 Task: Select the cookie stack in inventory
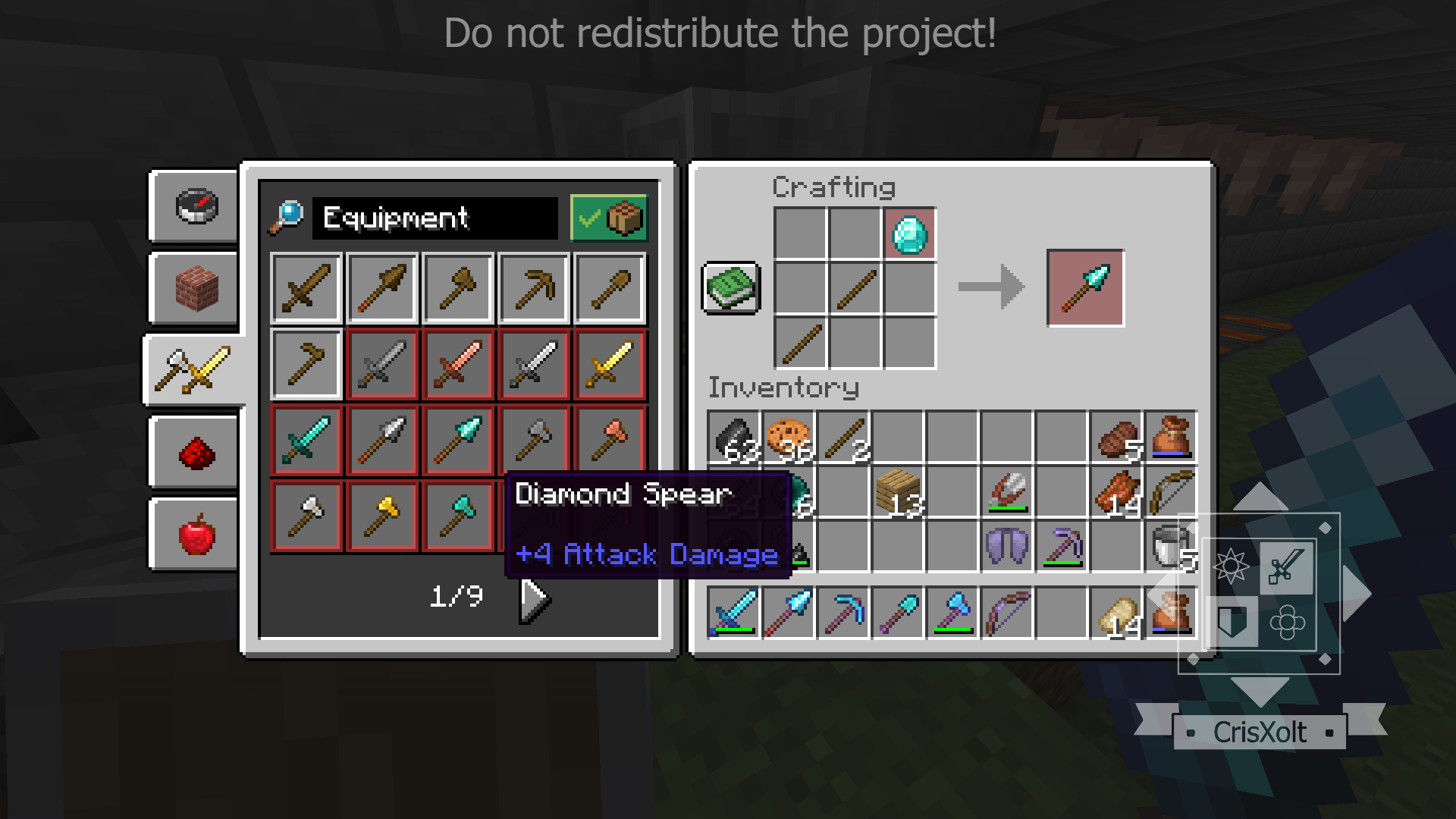click(x=789, y=438)
